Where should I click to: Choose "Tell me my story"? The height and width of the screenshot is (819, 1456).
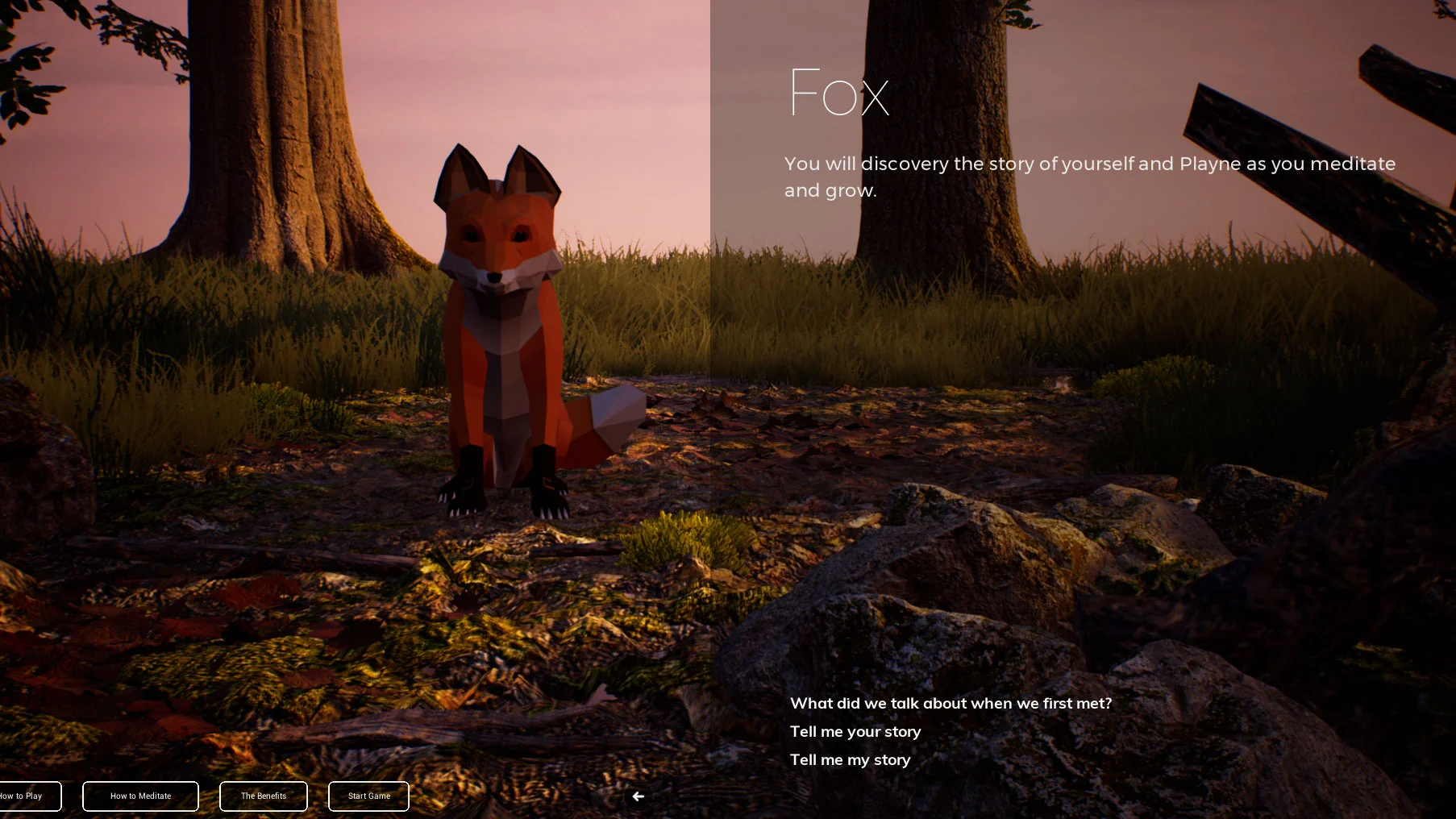click(850, 759)
